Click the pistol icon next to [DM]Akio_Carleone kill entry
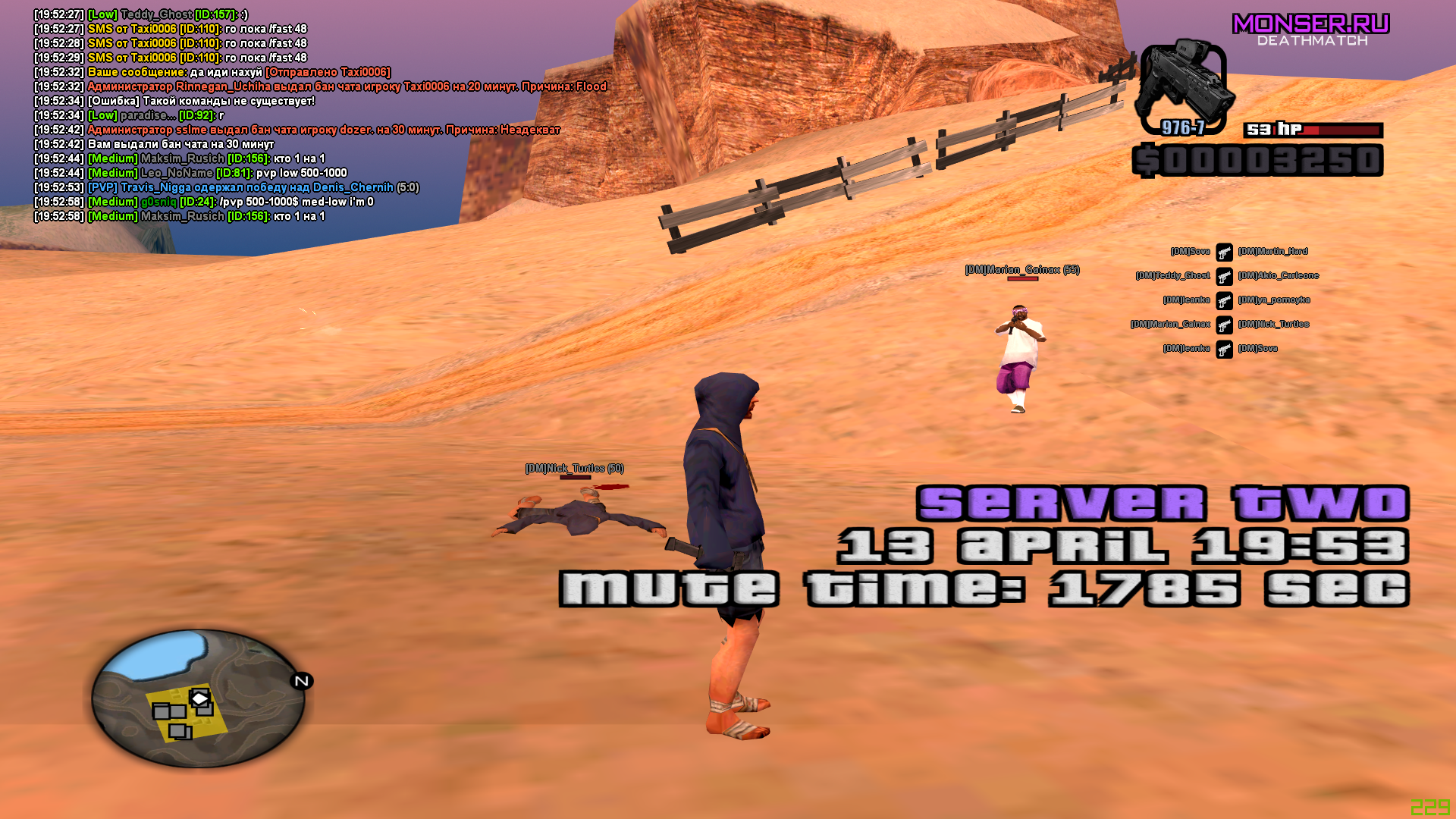Screen dimensions: 1456x819 [1226, 275]
